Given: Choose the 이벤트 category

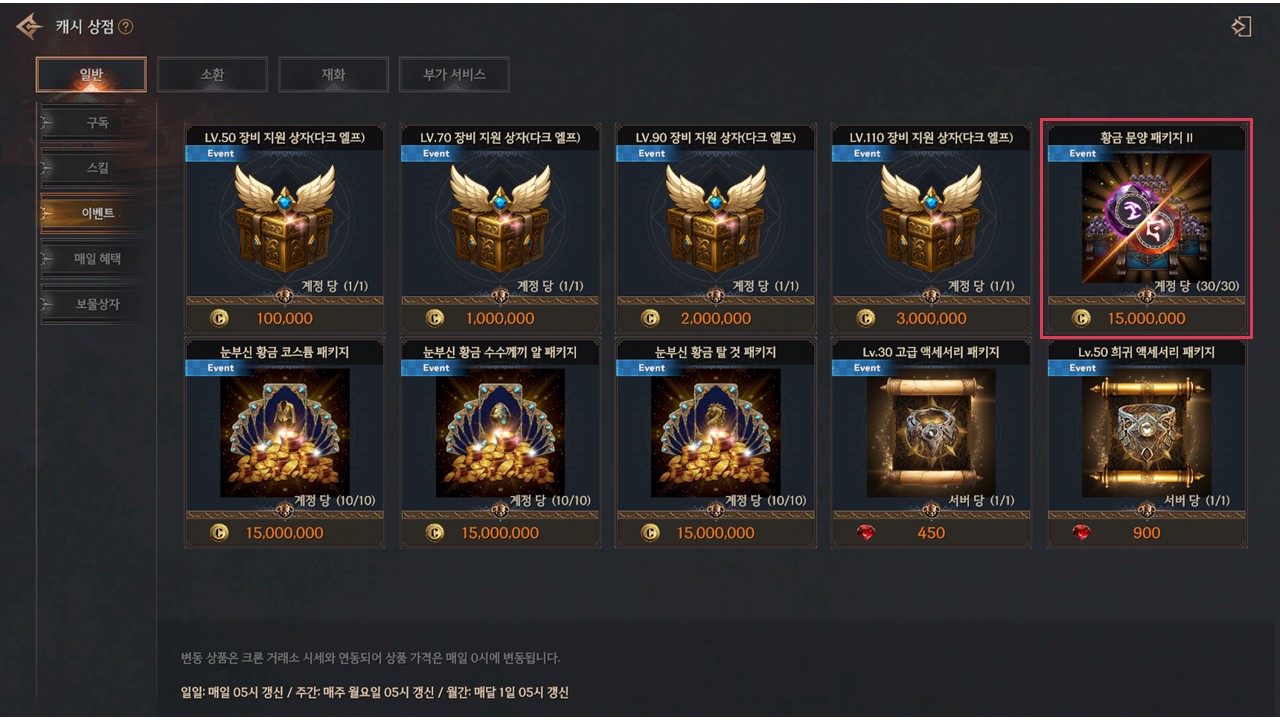Looking at the screenshot, I should pyautogui.click(x=97, y=213).
